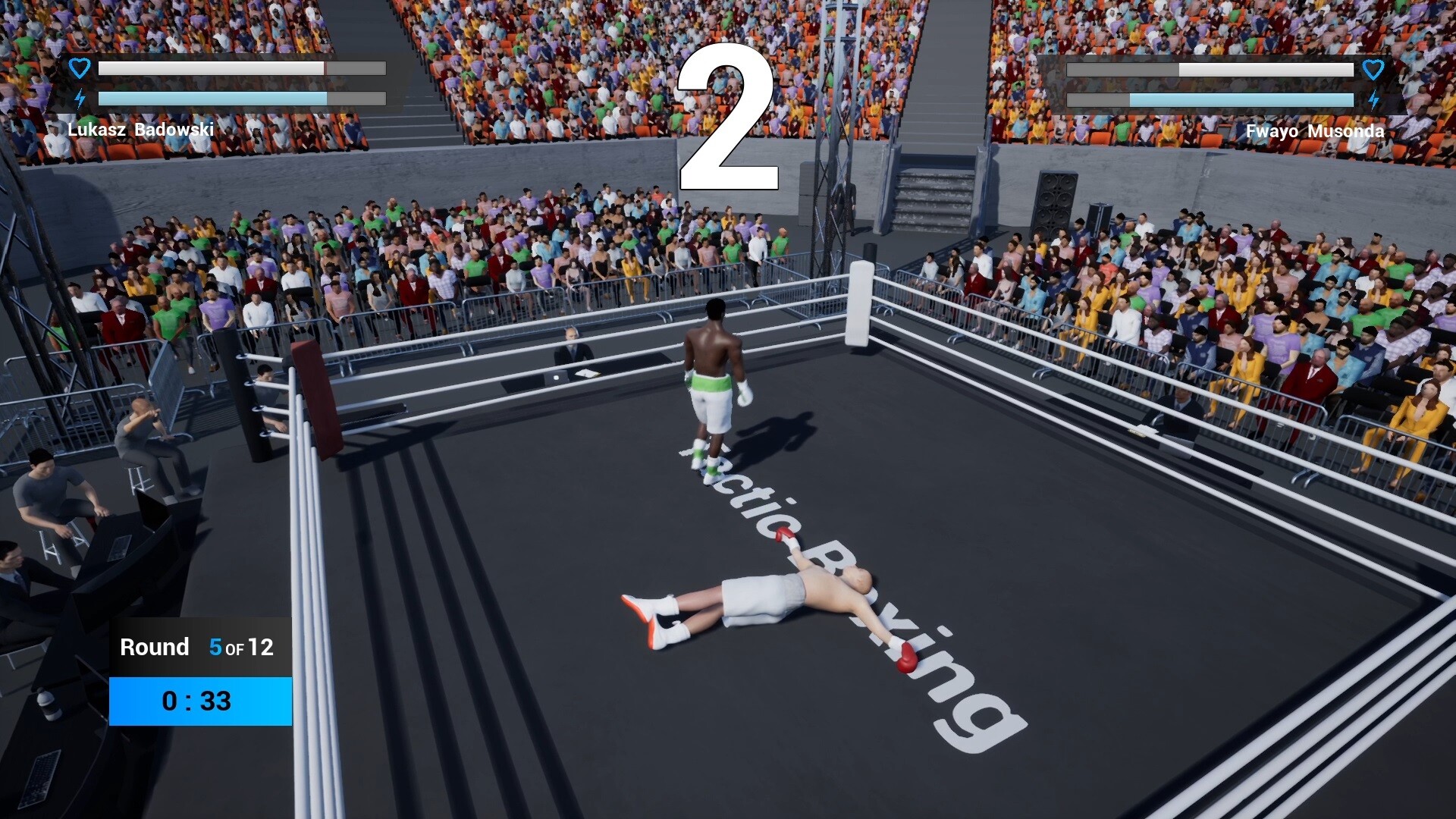Viewport: 1456px width, 819px height.
Task: Click the word Round in the round panel
Action: pos(154,647)
